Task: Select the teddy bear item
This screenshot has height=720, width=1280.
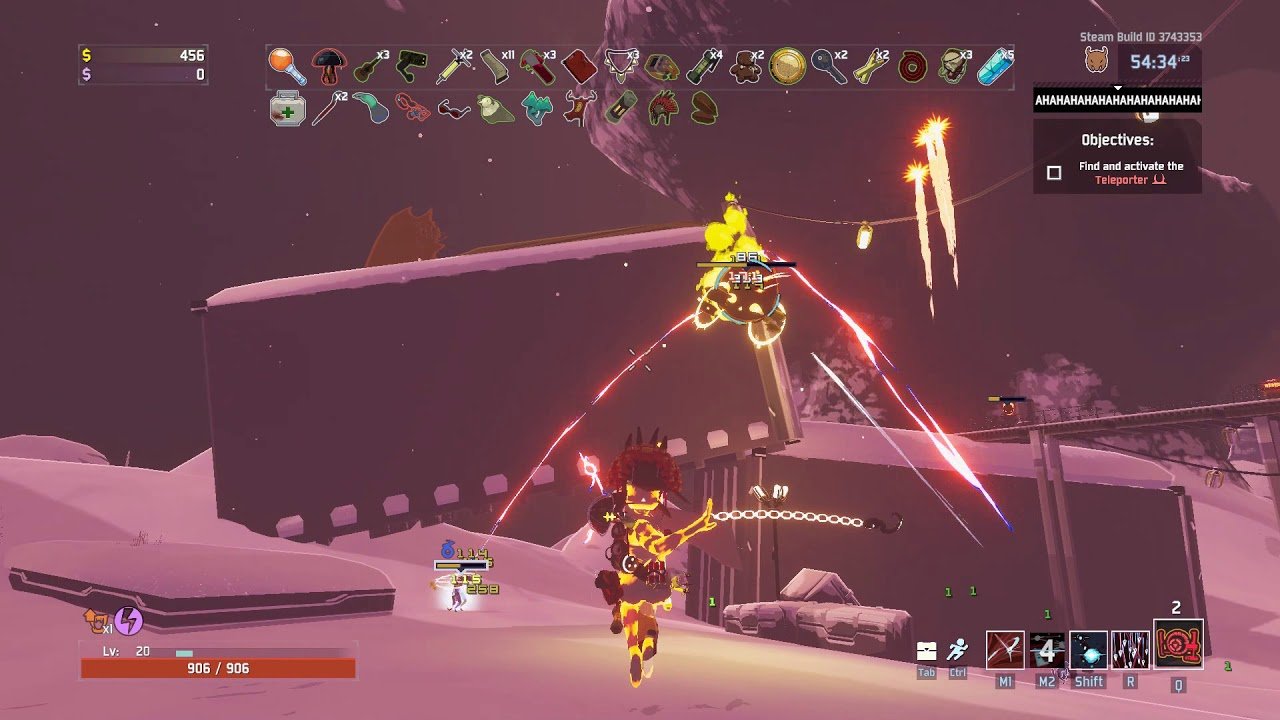Action: click(x=743, y=67)
